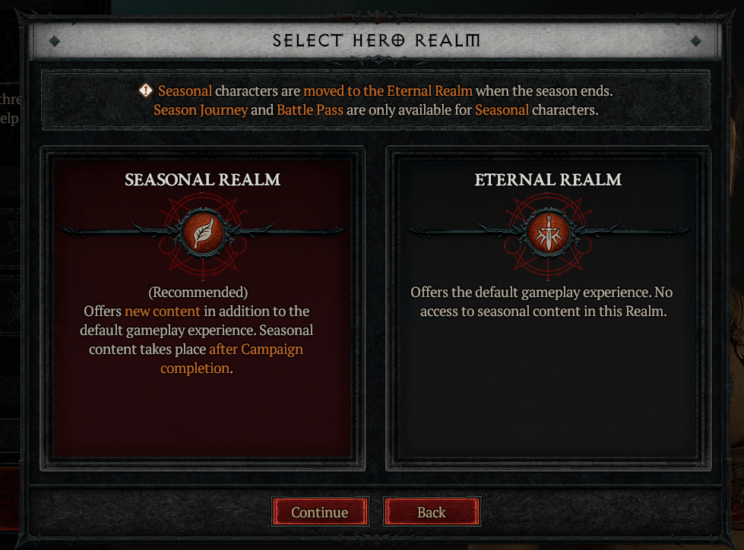Choose the Eternal Realm panel
The width and height of the screenshot is (744, 550).
(547, 308)
